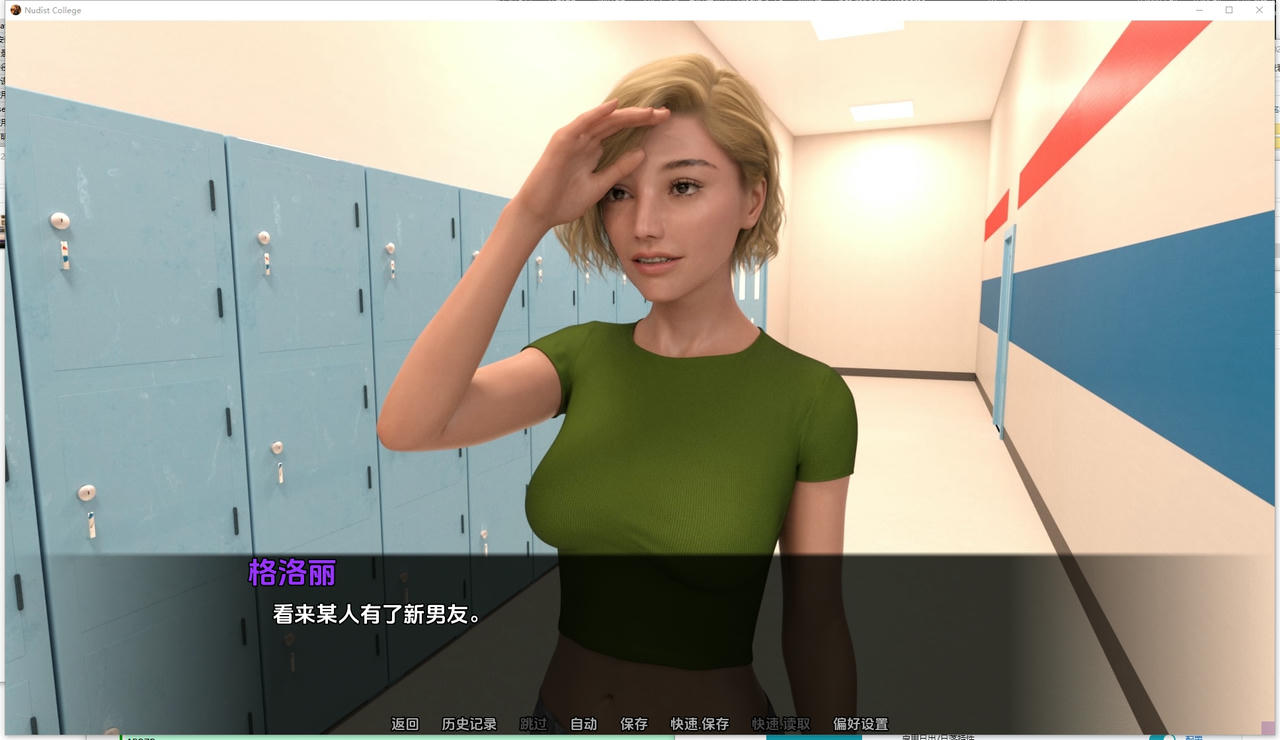Click the partially visible window on the right edge
The image size is (1280, 740).
point(1275,300)
